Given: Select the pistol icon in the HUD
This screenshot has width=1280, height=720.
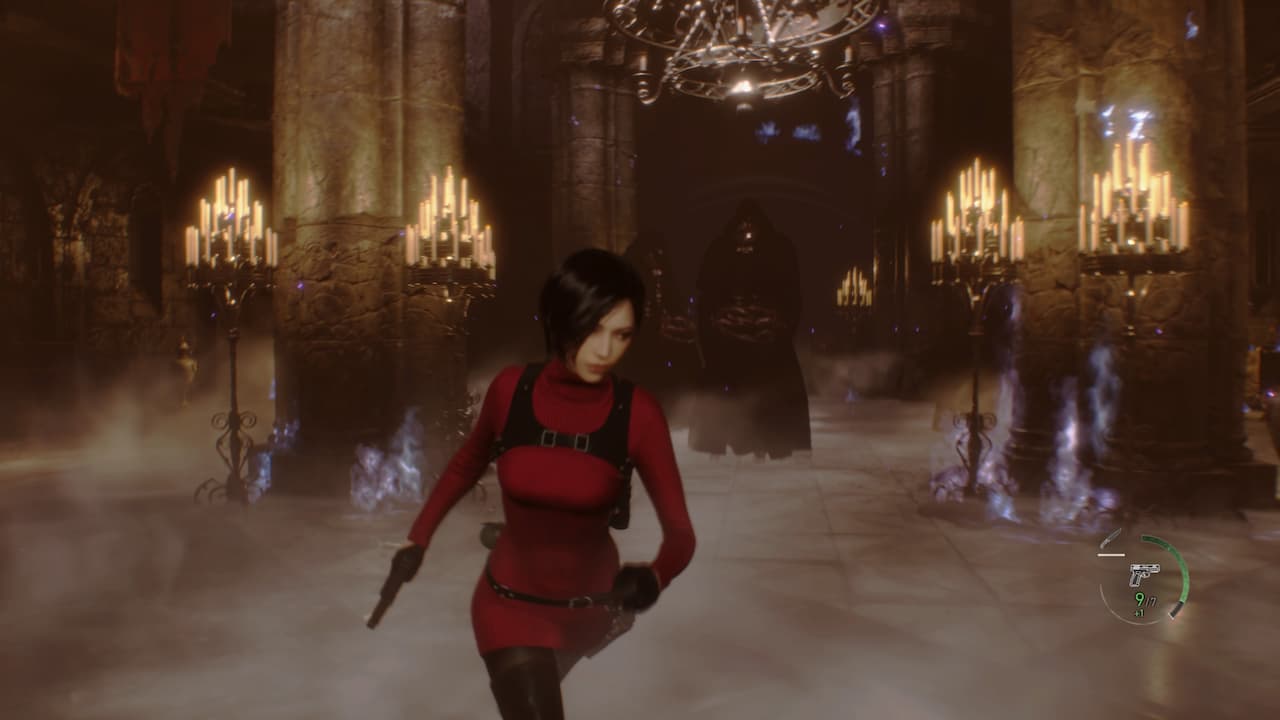Looking at the screenshot, I should [x=1144, y=575].
